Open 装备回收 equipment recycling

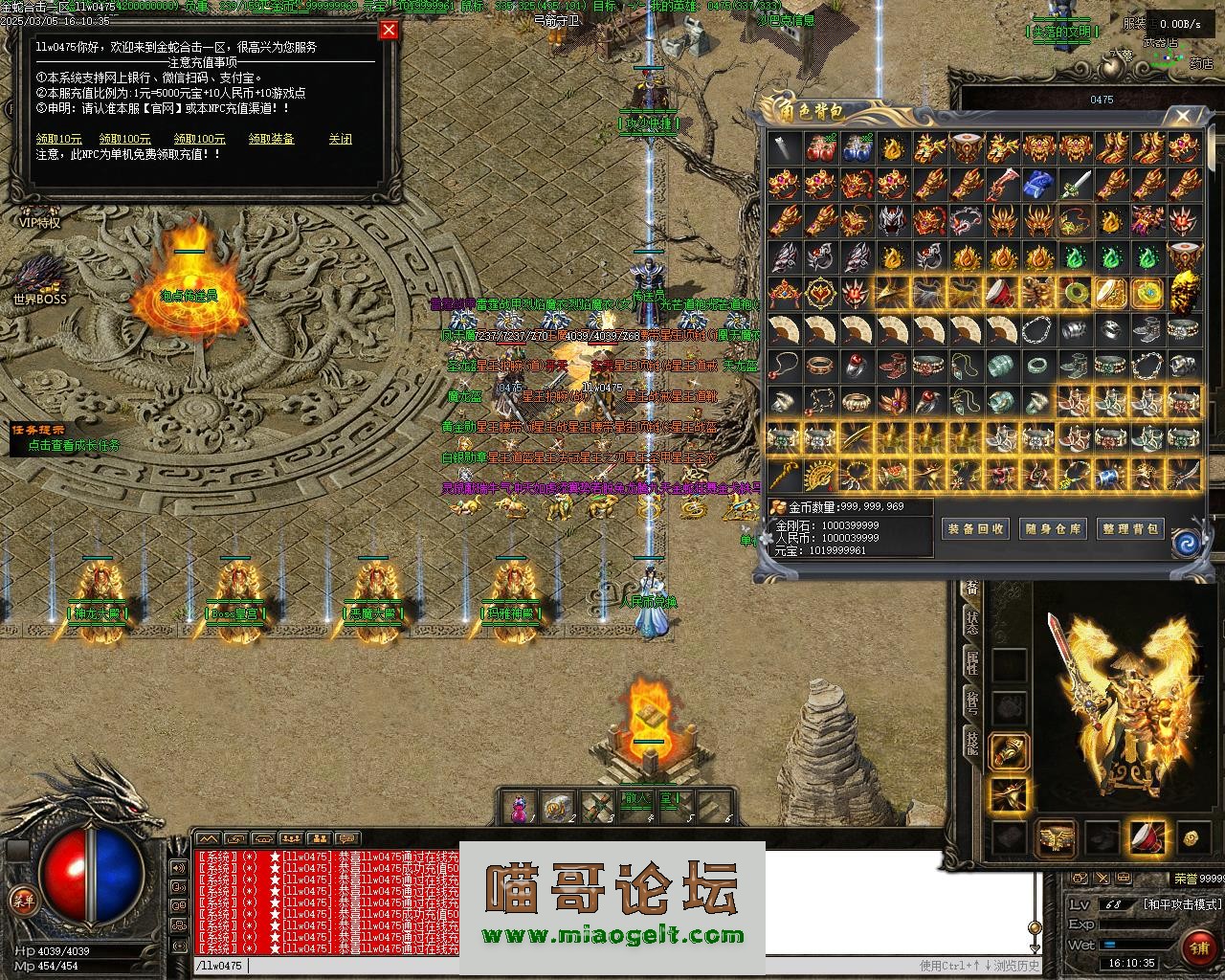[x=975, y=528]
